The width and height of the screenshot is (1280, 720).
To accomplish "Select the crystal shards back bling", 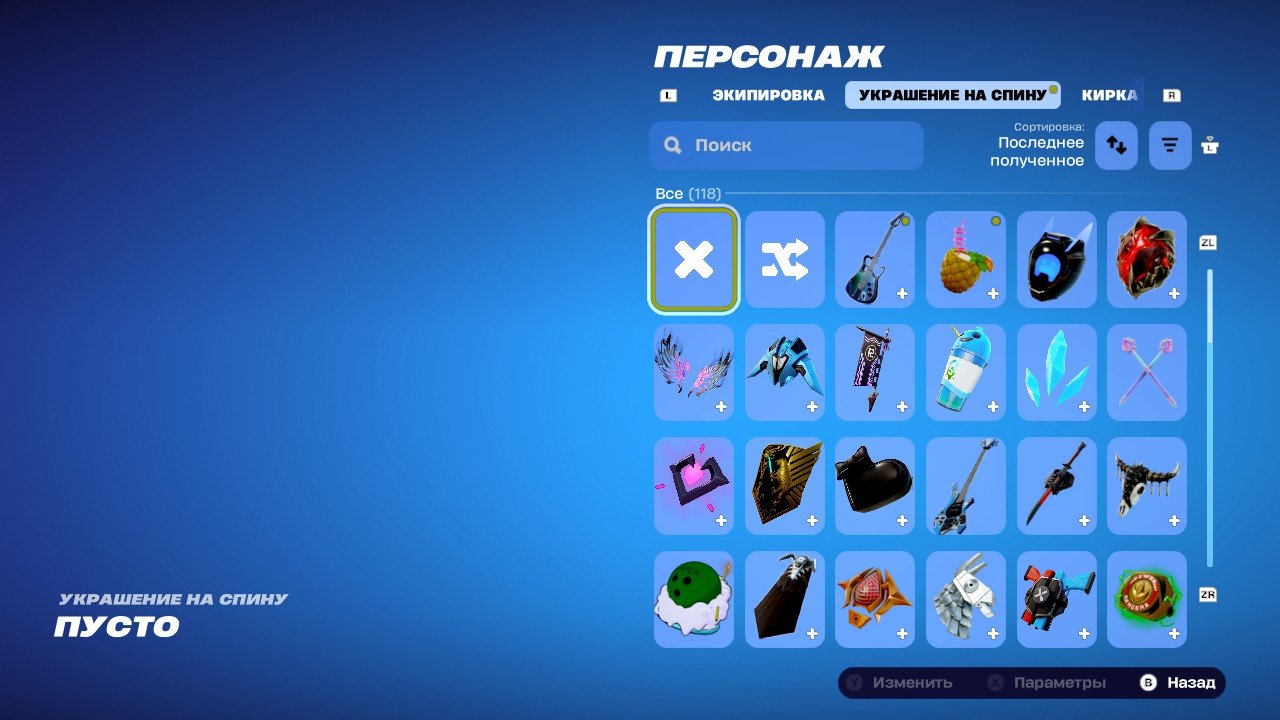I will [1056, 372].
